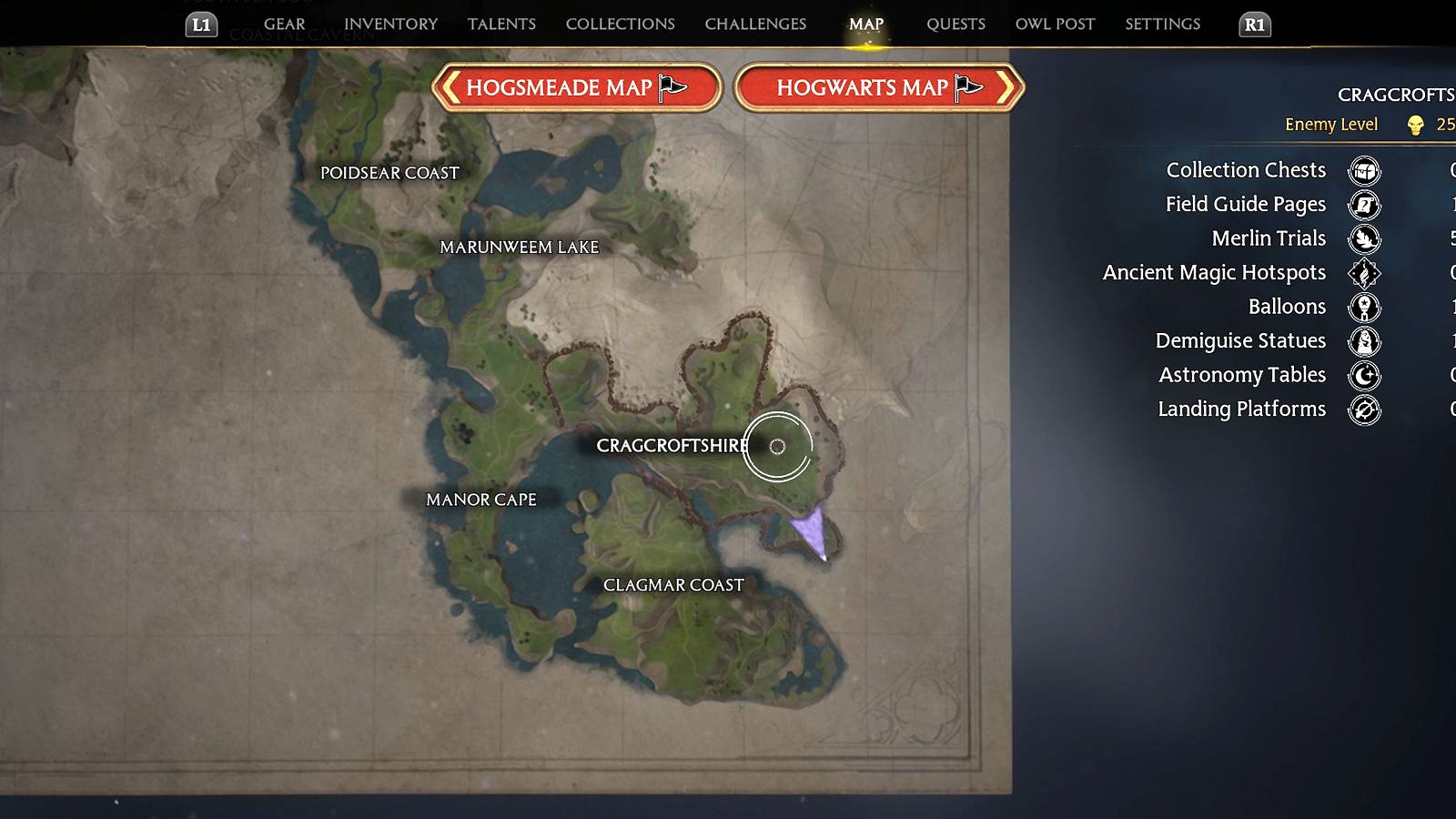This screenshot has height=819, width=1456.
Task: Open the Owl Post menu
Action: (x=1055, y=24)
